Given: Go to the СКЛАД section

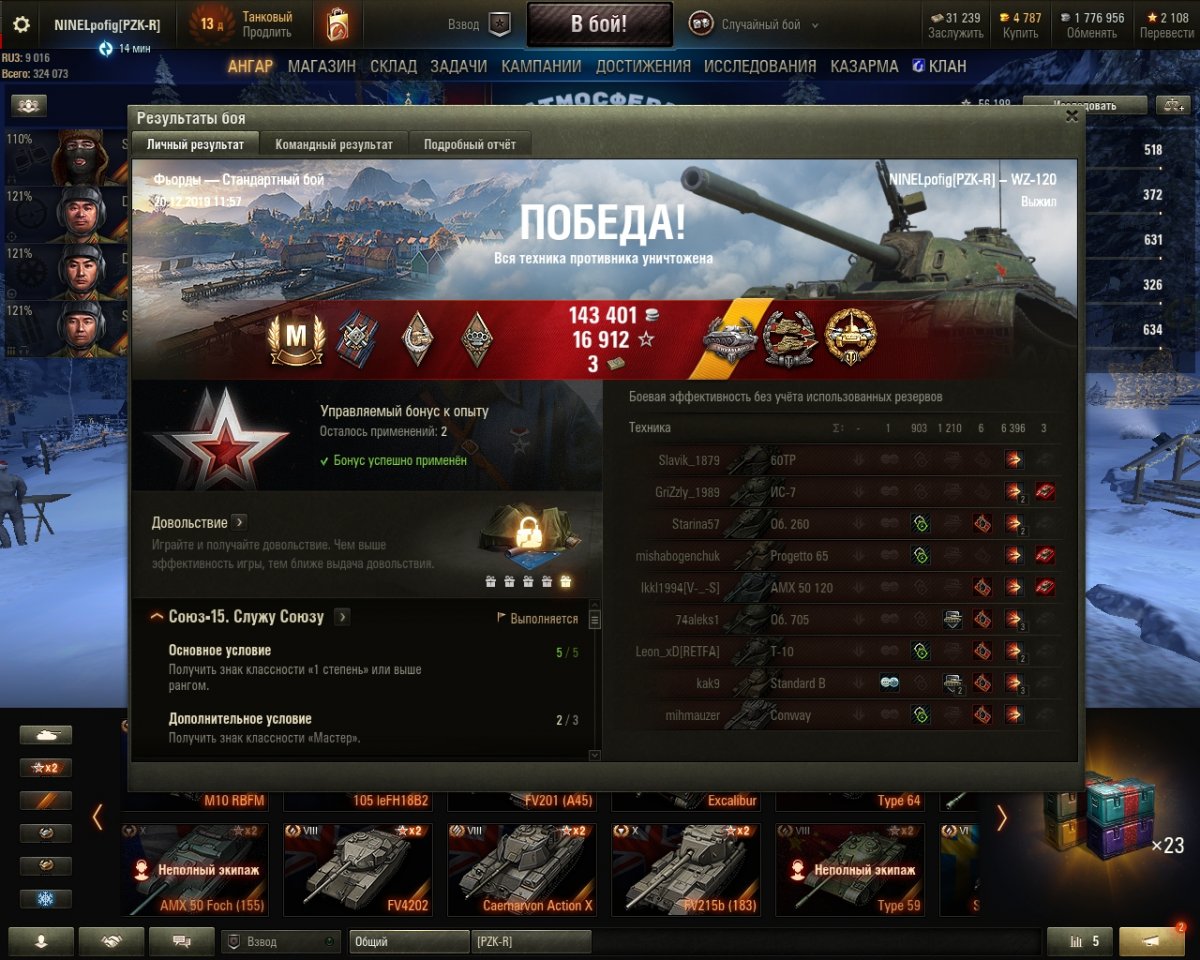Looking at the screenshot, I should pos(393,66).
